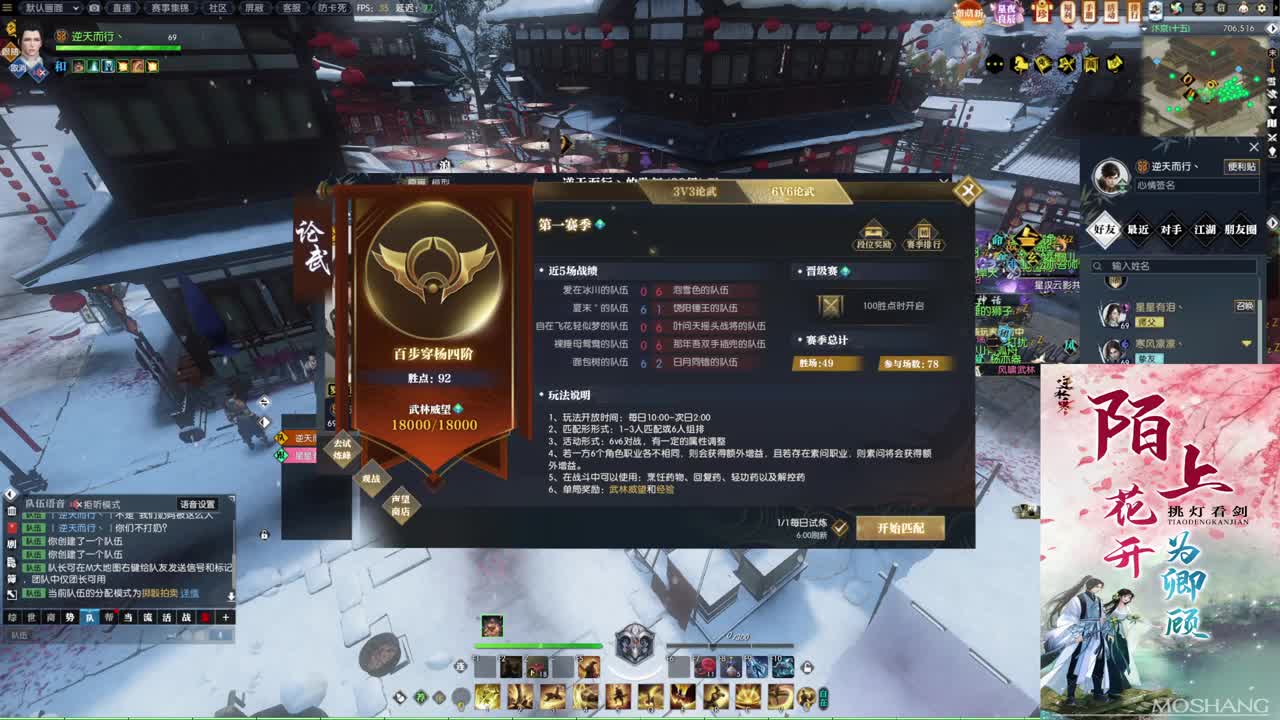Click the green team HP progress bar

click(540, 646)
